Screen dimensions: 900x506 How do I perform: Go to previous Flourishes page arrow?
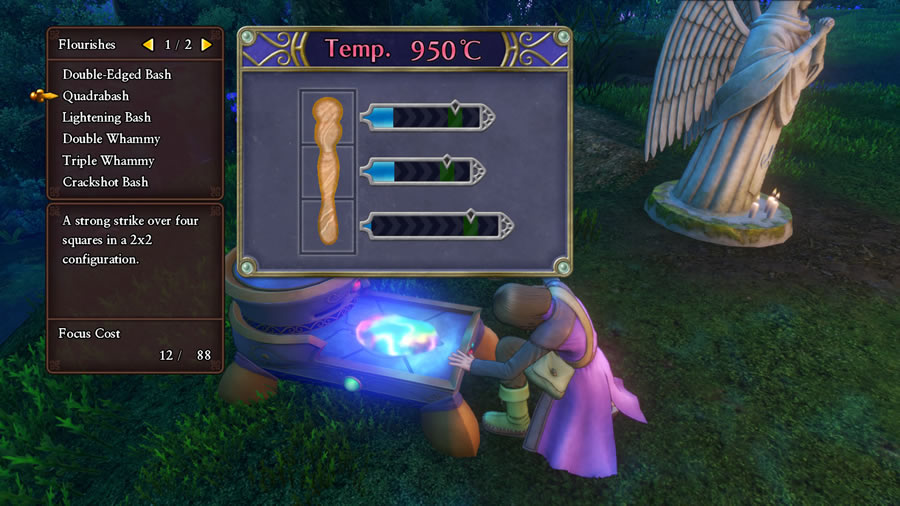point(148,45)
